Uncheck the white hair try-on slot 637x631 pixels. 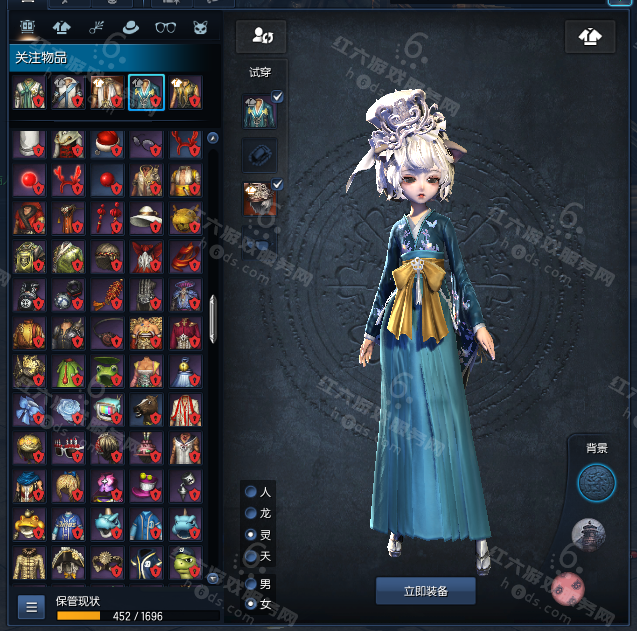(x=278, y=184)
